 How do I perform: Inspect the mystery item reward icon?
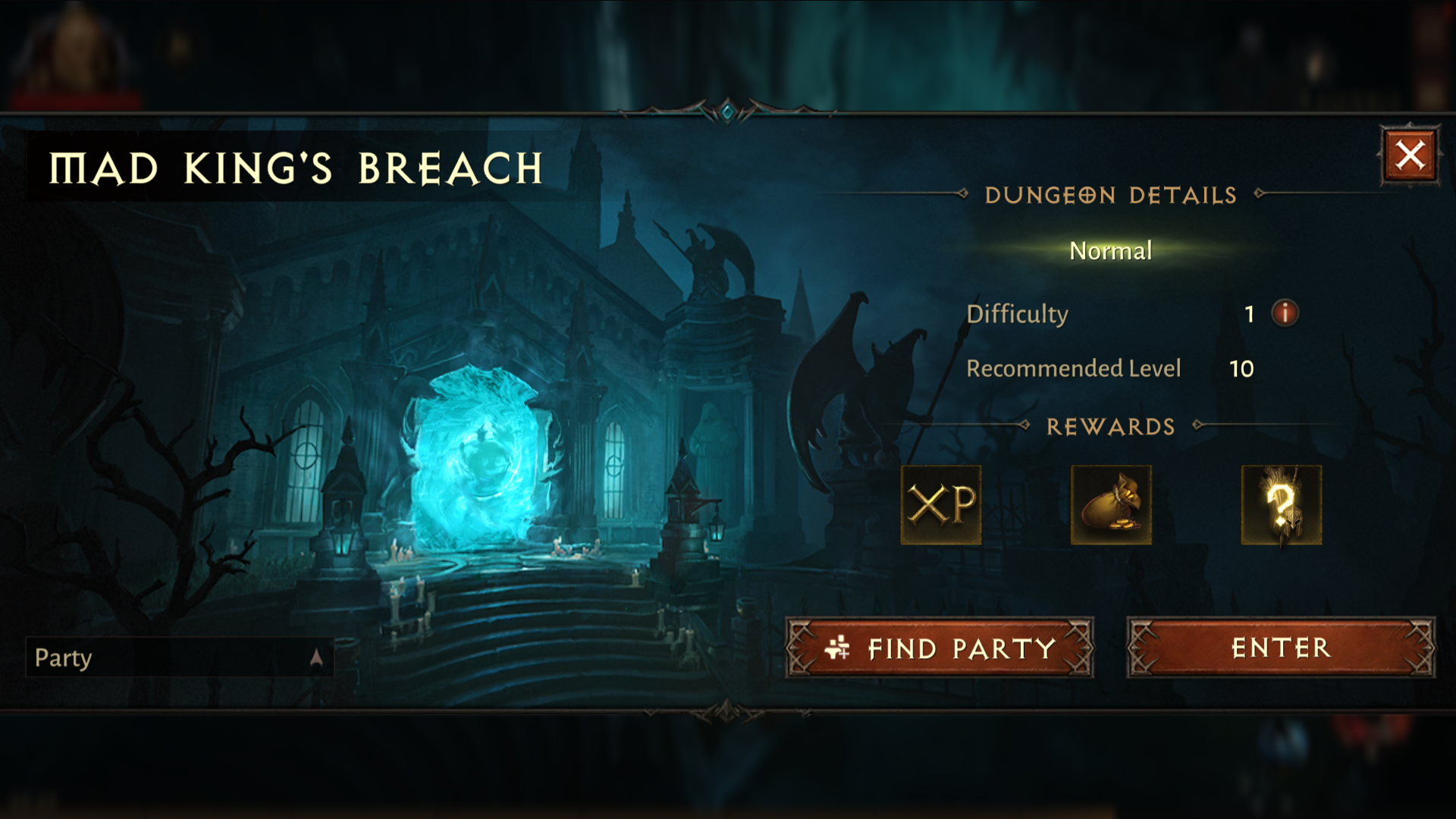tap(1282, 505)
